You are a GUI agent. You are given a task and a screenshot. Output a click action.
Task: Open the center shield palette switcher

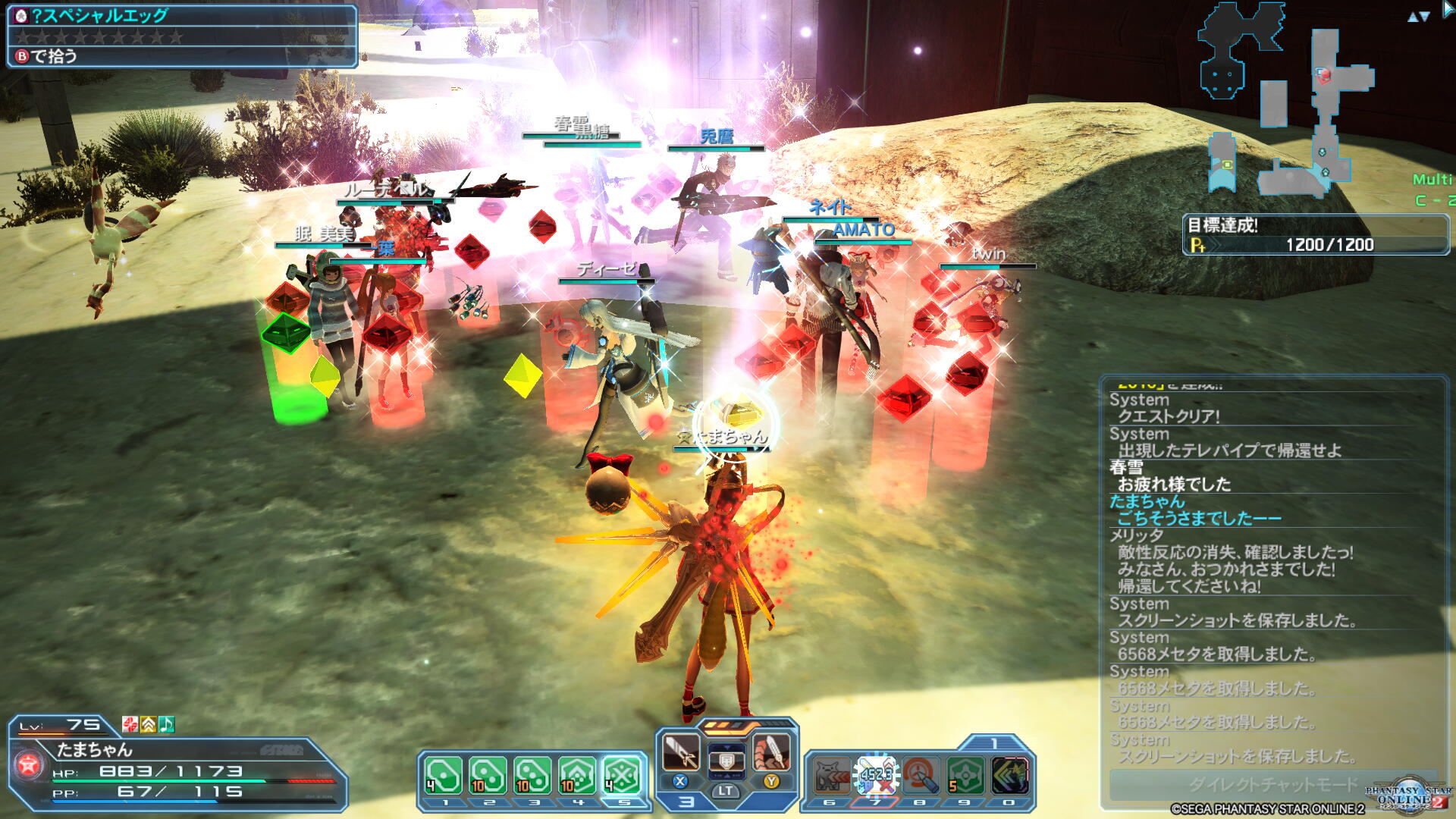click(726, 760)
